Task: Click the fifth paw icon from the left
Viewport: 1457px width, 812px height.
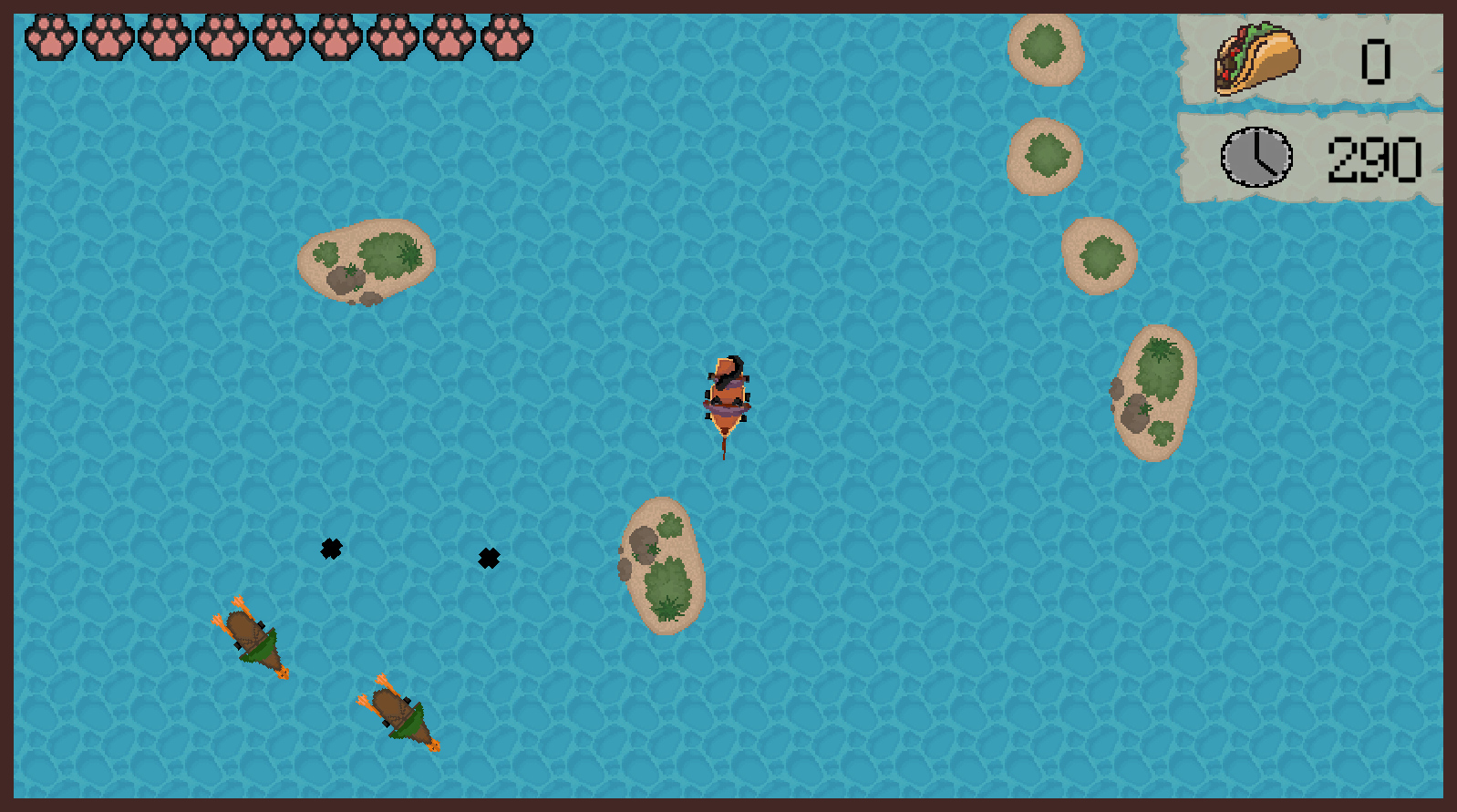Action: tap(278, 38)
